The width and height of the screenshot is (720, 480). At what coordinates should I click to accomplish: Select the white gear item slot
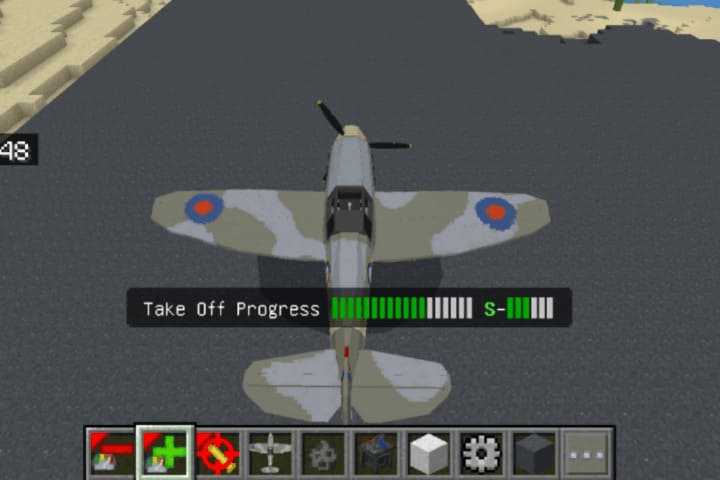click(482, 453)
